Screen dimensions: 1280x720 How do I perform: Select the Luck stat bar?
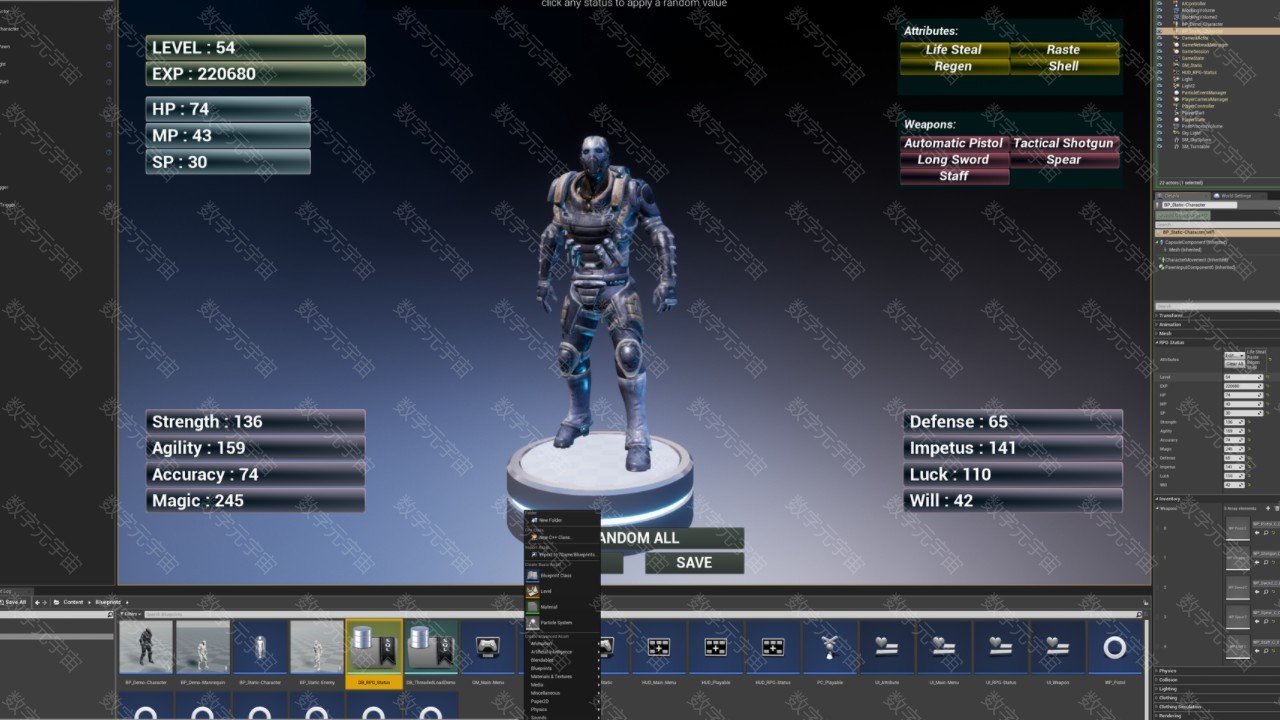pos(1012,475)
